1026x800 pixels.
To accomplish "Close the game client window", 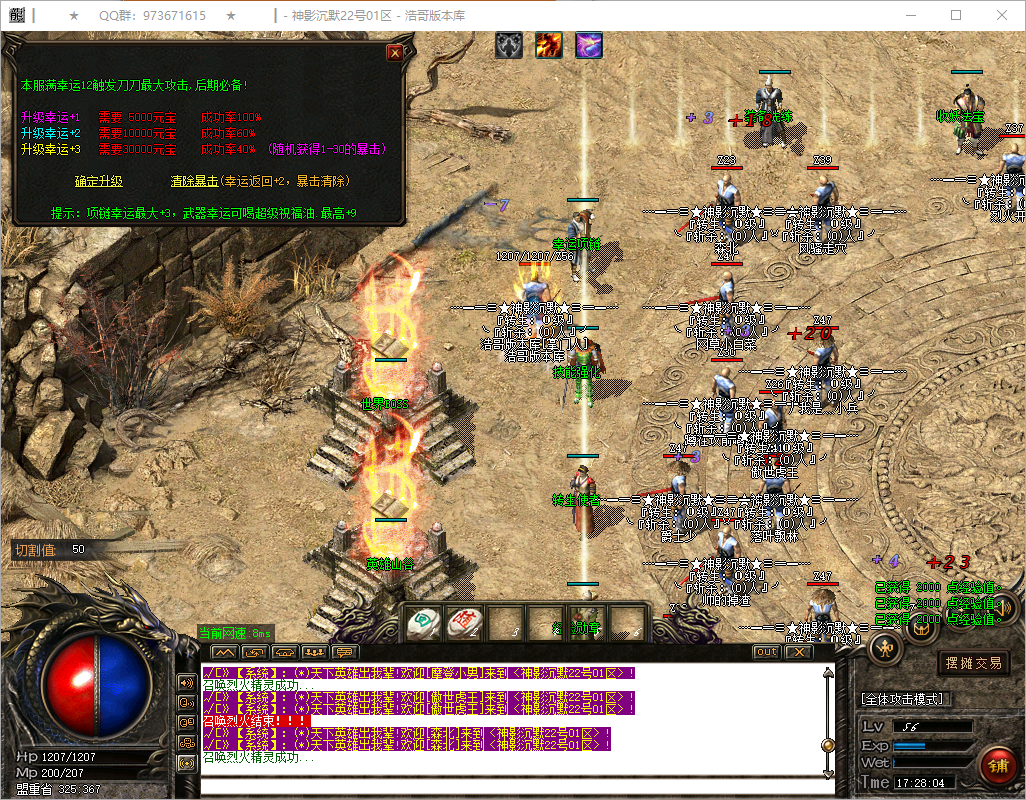I will point(1001,15).
